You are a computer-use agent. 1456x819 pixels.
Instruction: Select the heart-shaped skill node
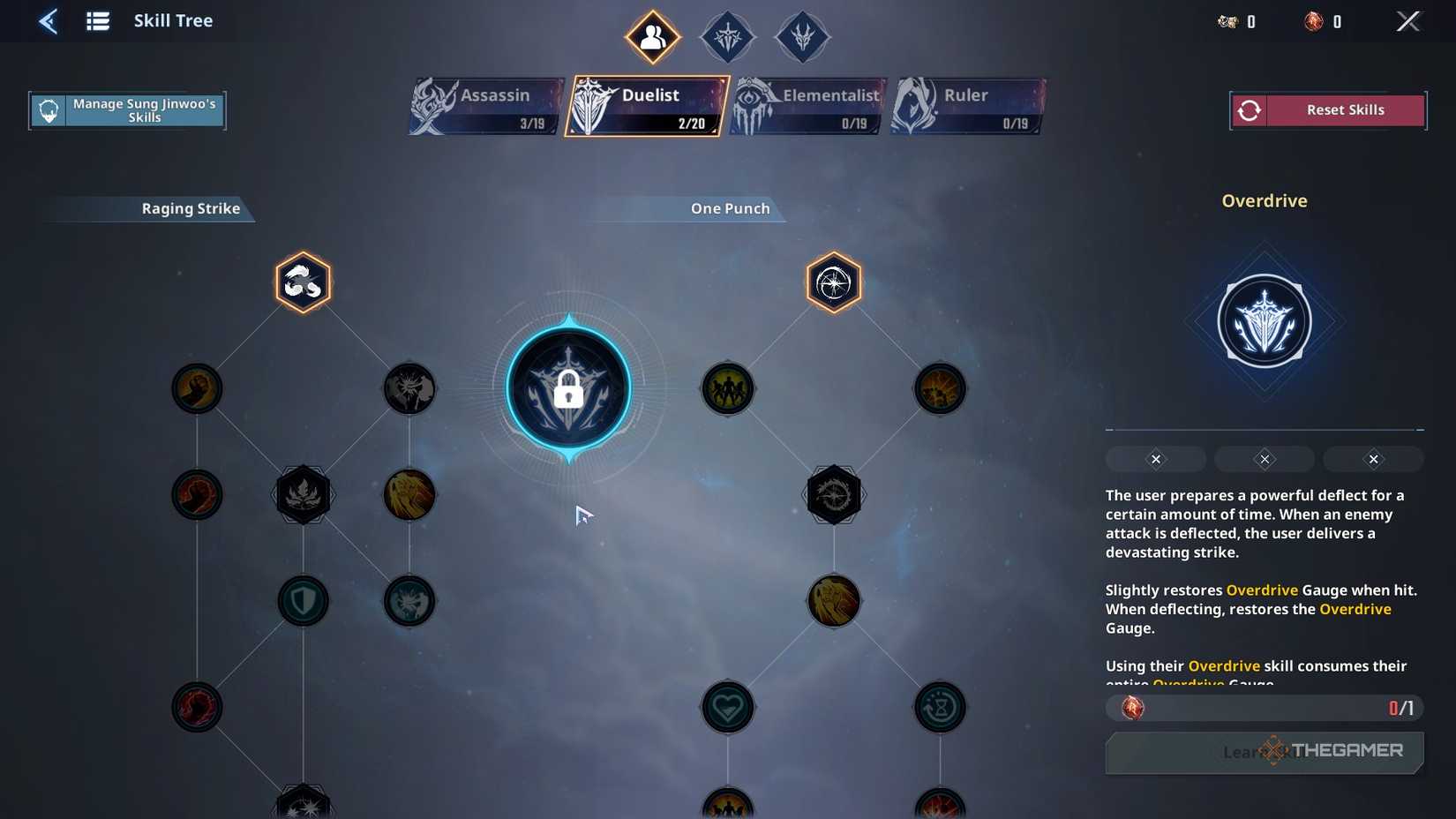727,706
